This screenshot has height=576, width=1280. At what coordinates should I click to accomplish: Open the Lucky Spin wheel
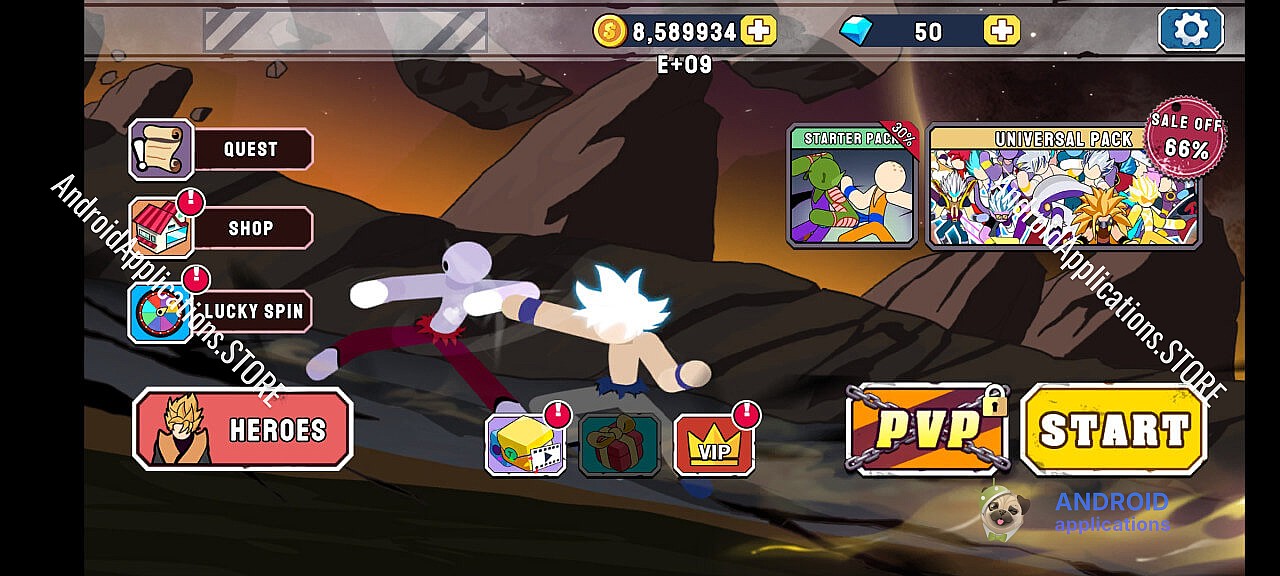222,312
